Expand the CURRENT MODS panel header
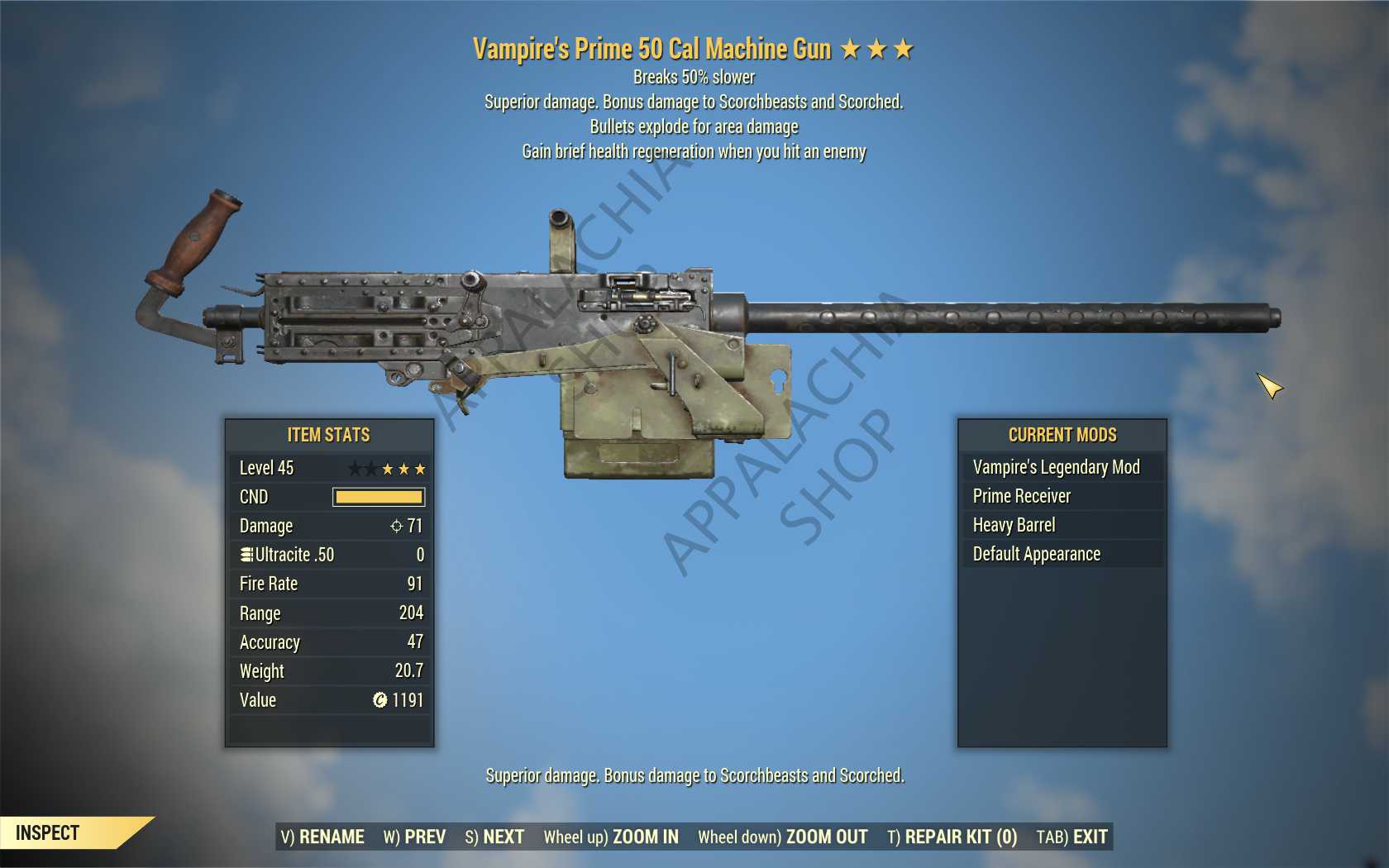 [1062, 435]
